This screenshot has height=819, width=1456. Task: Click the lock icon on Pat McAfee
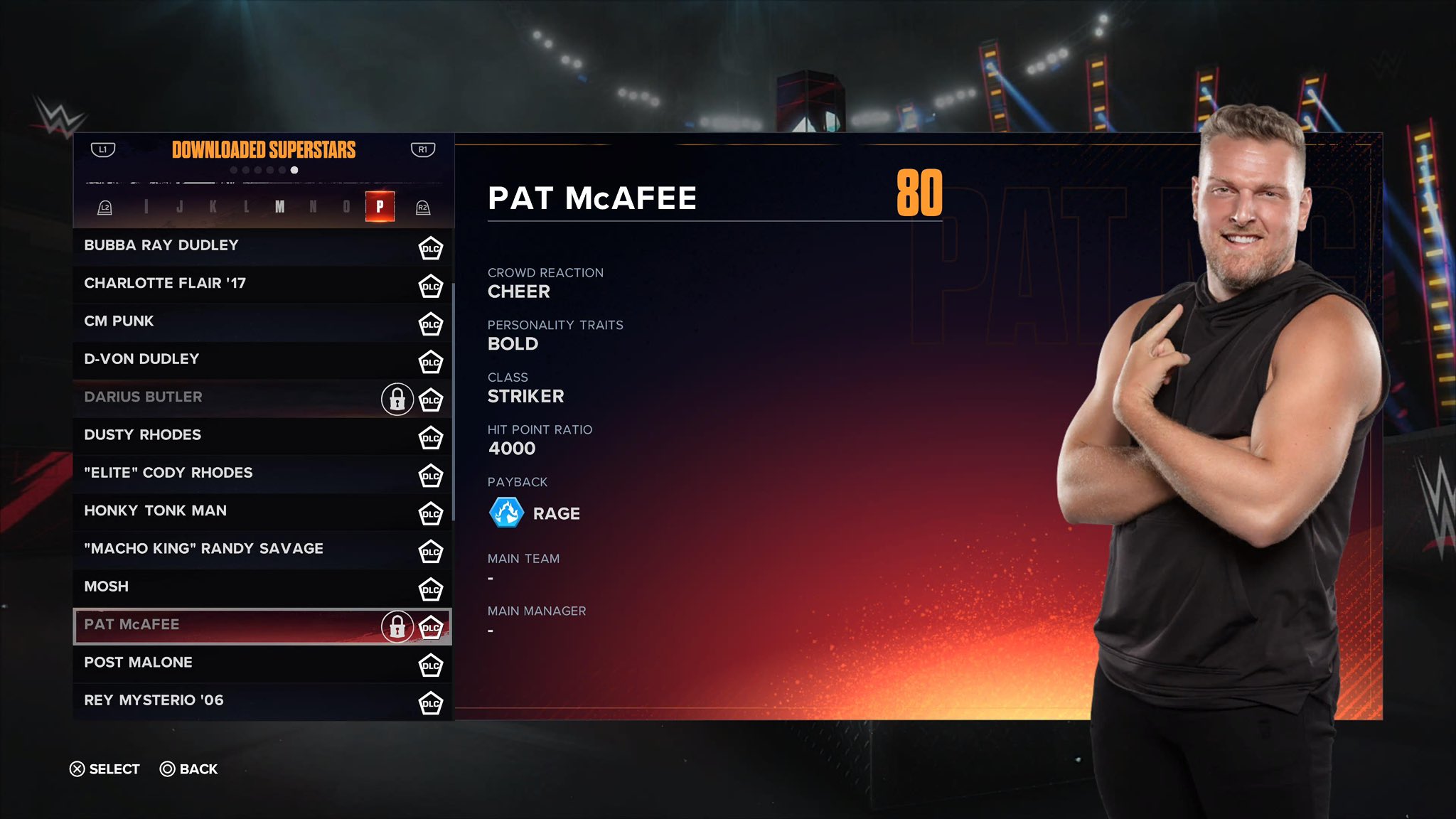397,628
